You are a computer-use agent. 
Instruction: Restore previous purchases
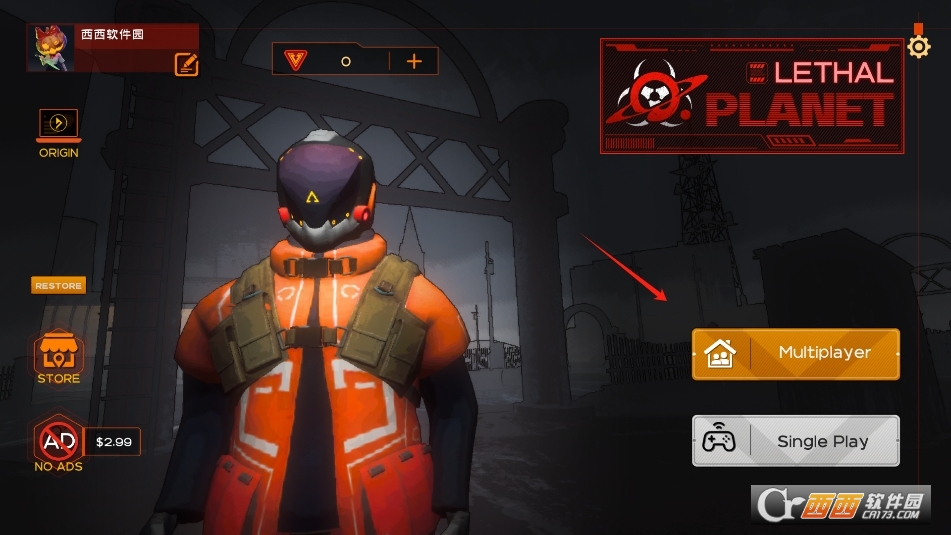click(x=58, y=286)
